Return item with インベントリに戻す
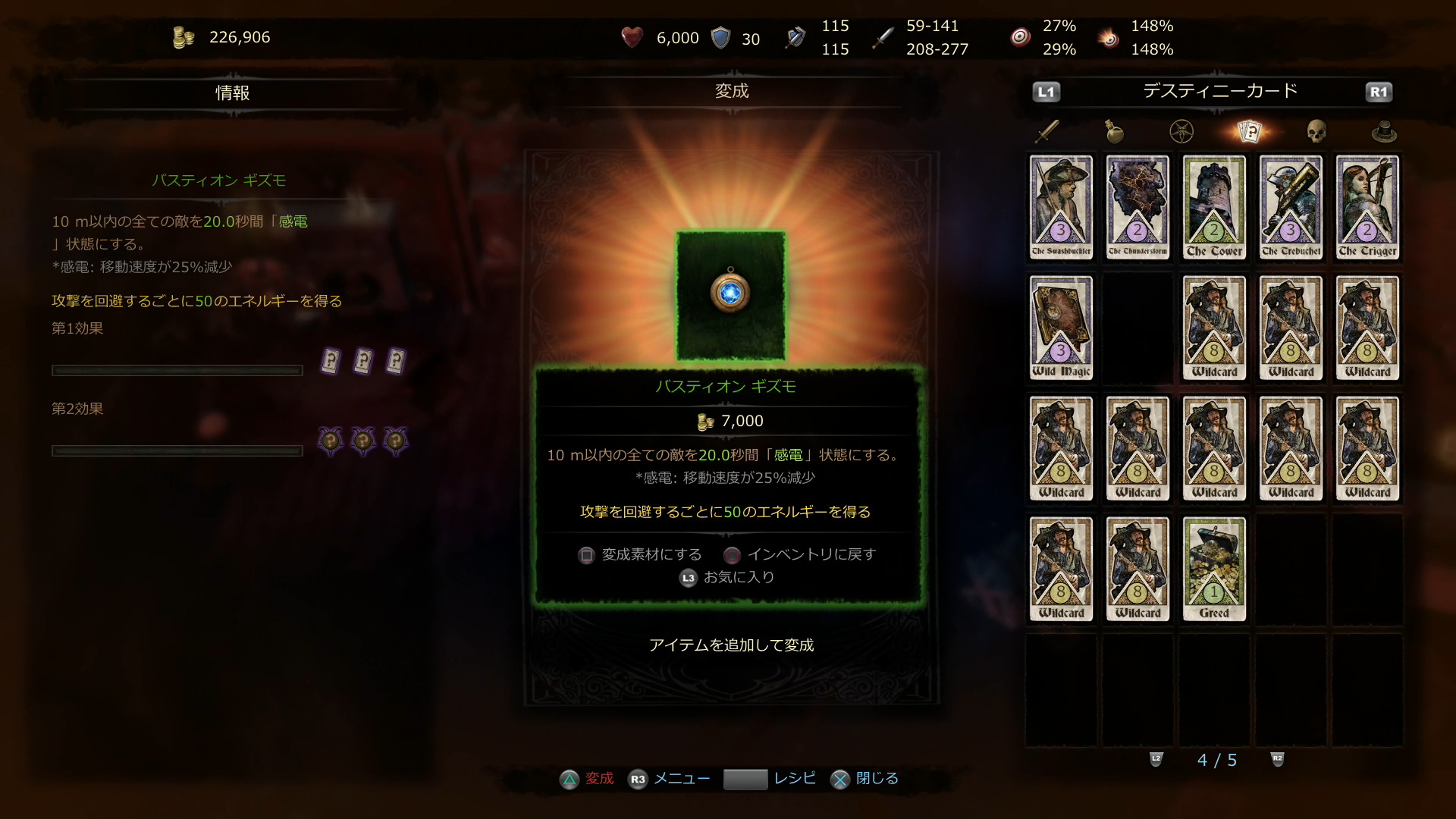This screenshot has height=819, width=1456. click(800, 555)
